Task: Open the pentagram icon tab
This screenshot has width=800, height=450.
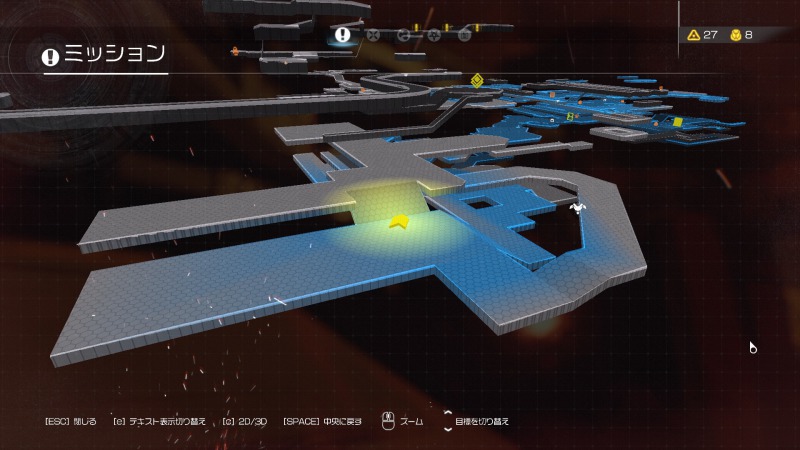Action: 434,35
